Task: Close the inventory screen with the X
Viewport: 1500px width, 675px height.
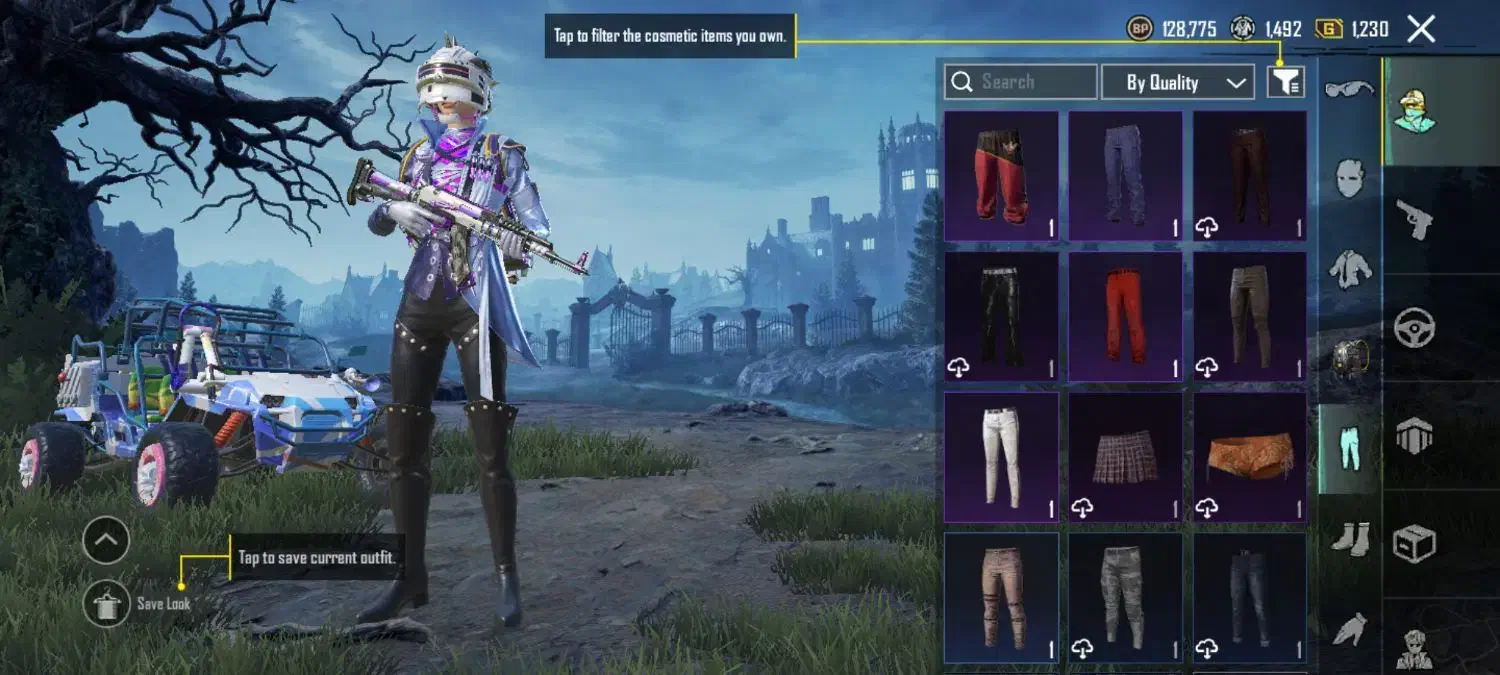Action: click(1421, 29)
